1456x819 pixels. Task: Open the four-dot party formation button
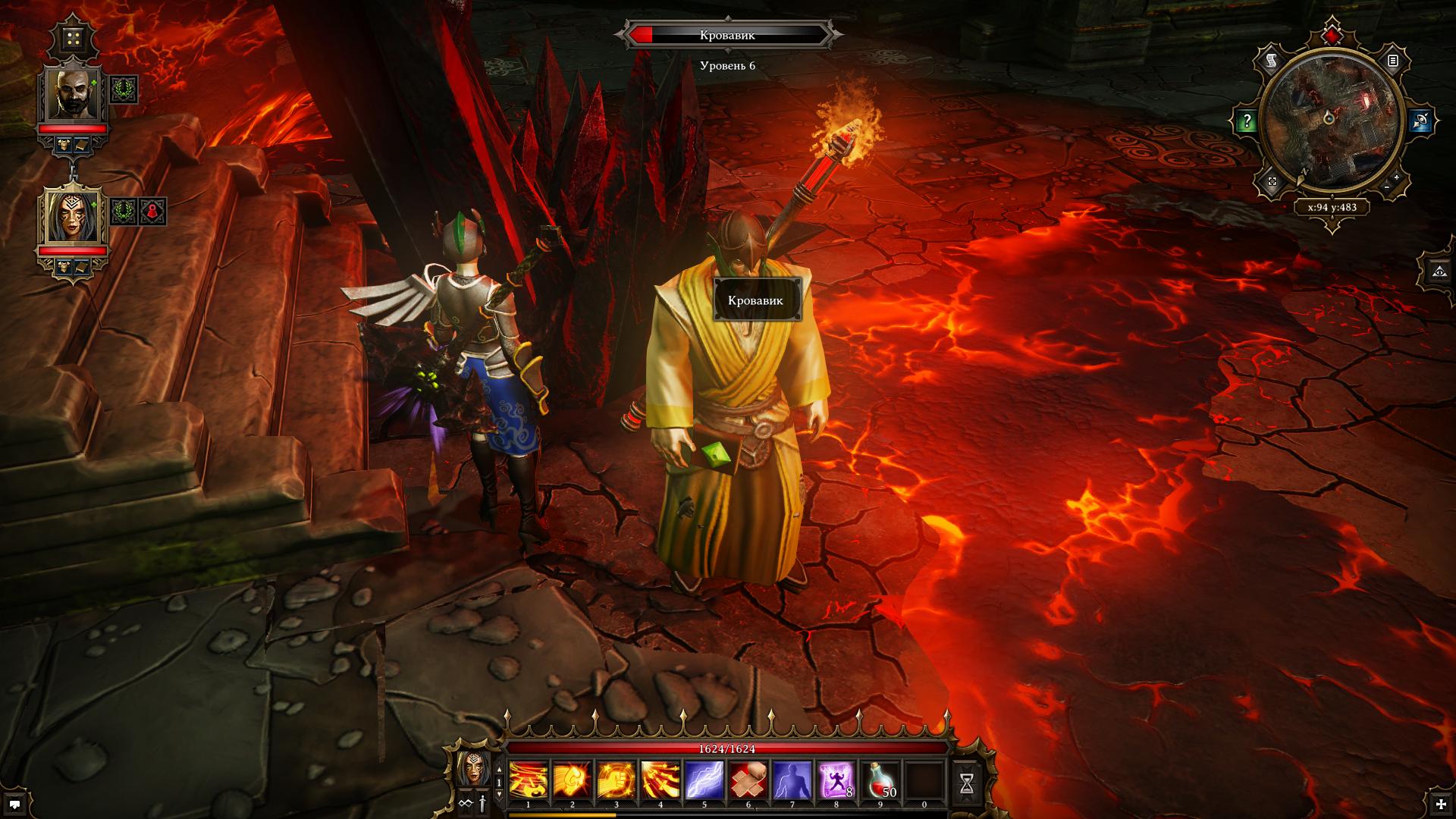tap(74, 38)
